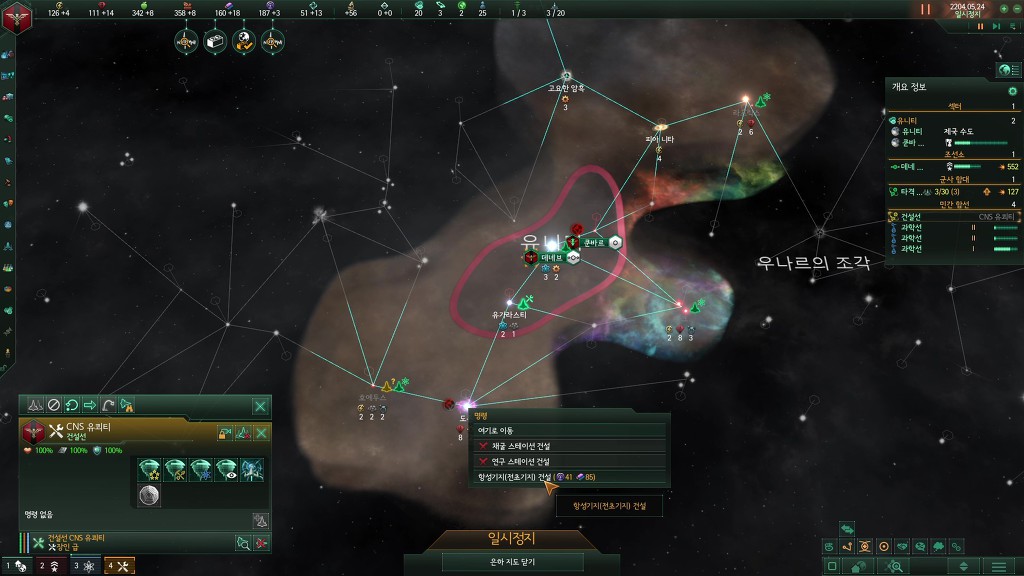
Task: Close the CNS 유피티 fleet panel
Action: pyautogui.click(x=260, y=406)
